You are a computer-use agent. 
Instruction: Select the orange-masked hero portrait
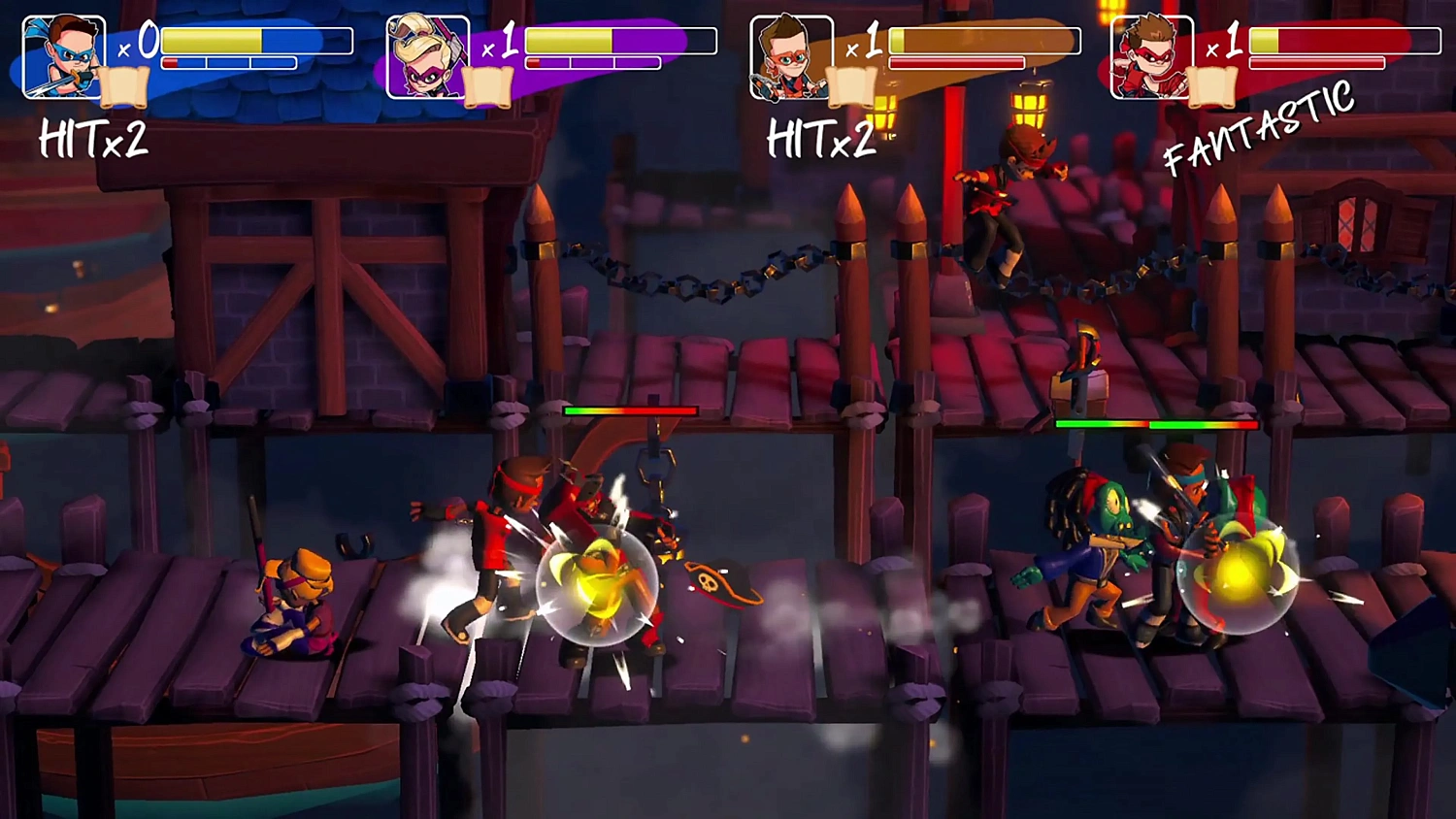tap(793, 56)
